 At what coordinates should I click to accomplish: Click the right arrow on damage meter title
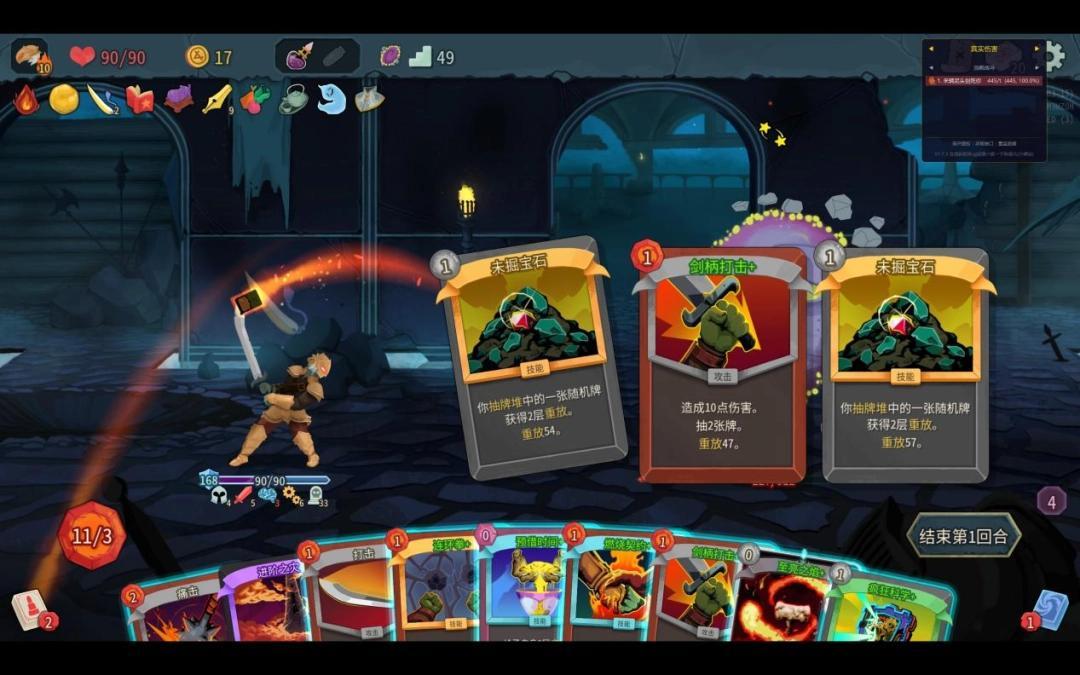pos(1037,48)
